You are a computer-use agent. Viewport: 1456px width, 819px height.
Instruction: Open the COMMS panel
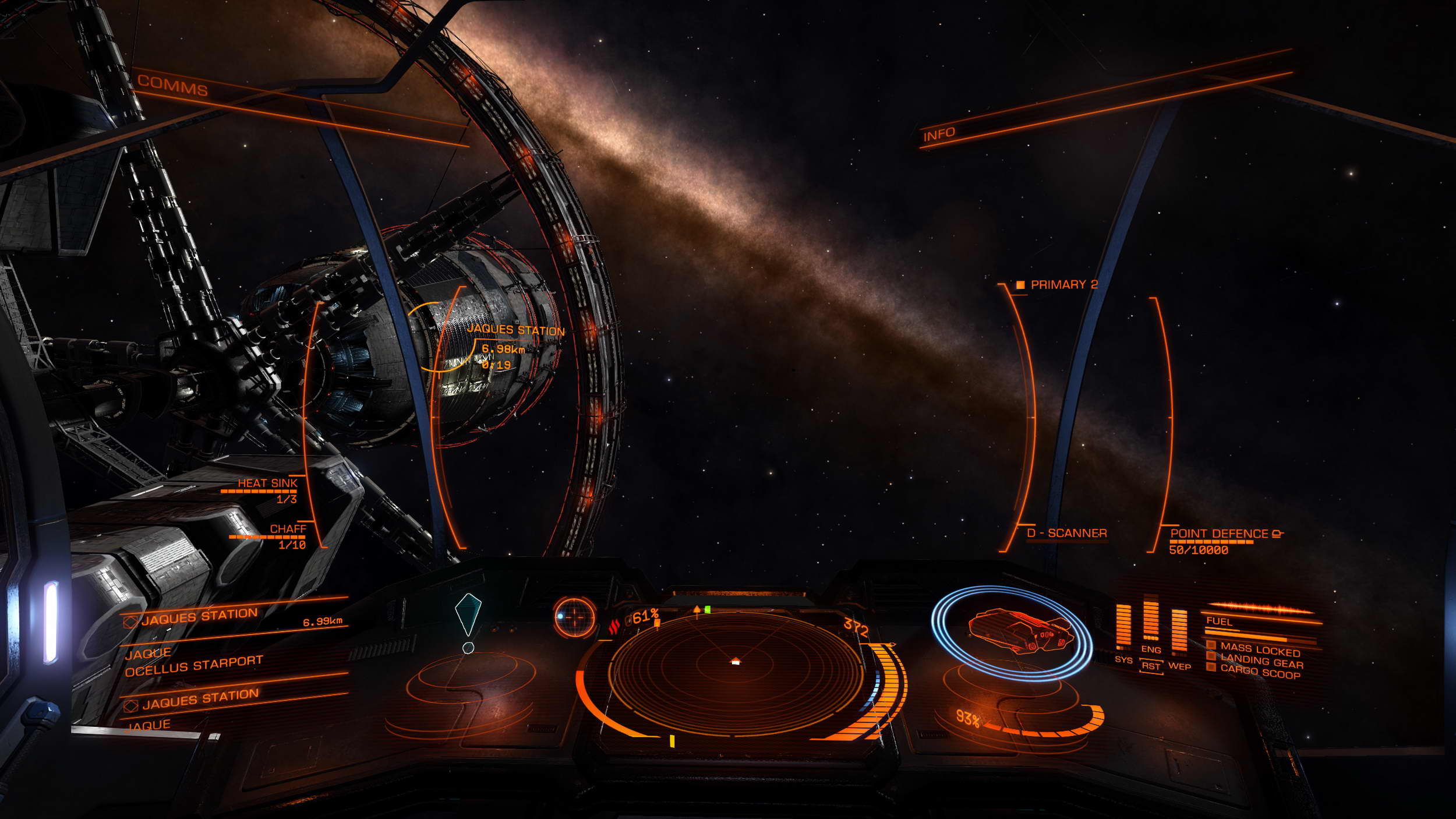pyautogui.click(x=172, y=86)
